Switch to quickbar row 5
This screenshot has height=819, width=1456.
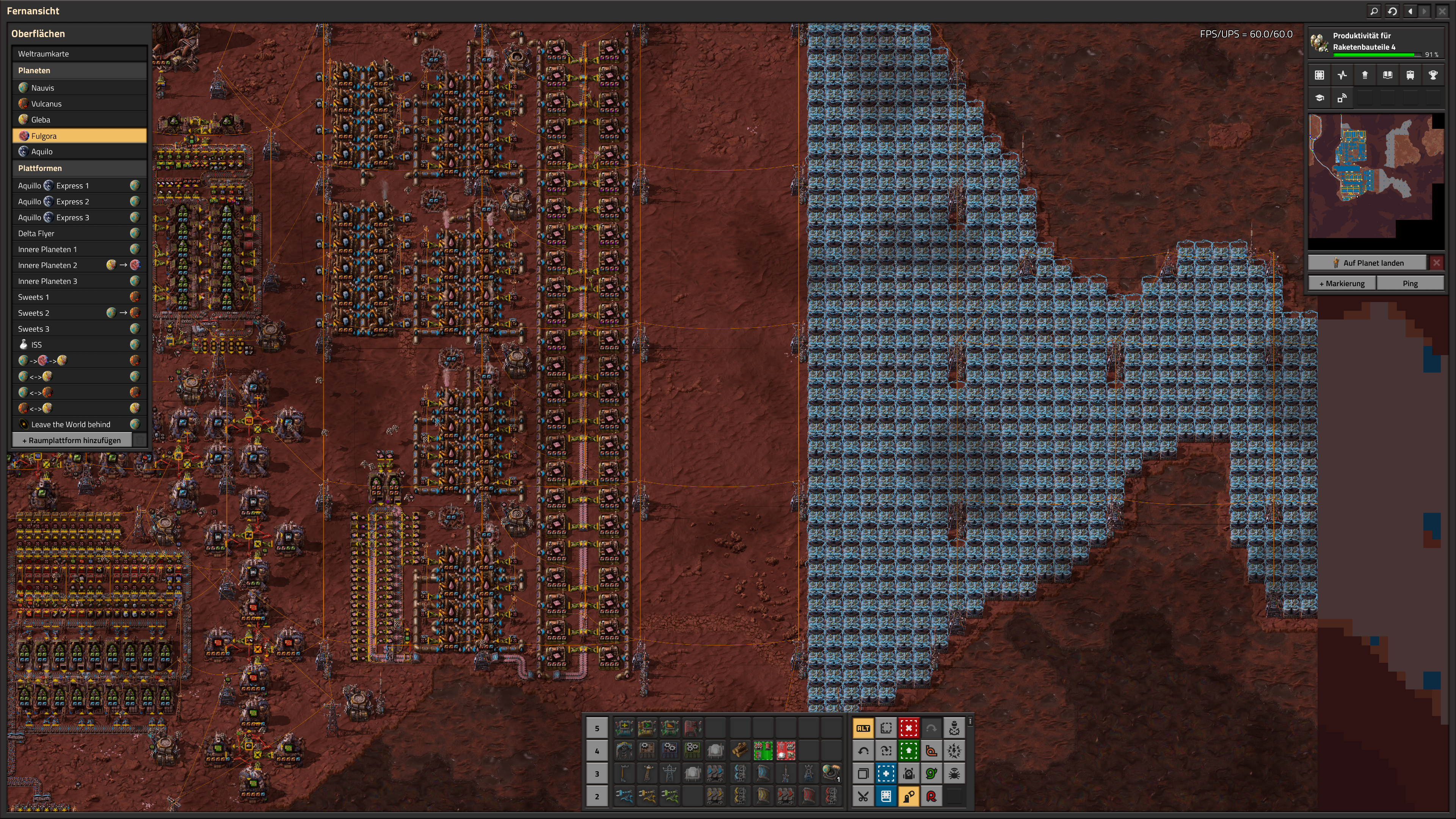point(597,729)
